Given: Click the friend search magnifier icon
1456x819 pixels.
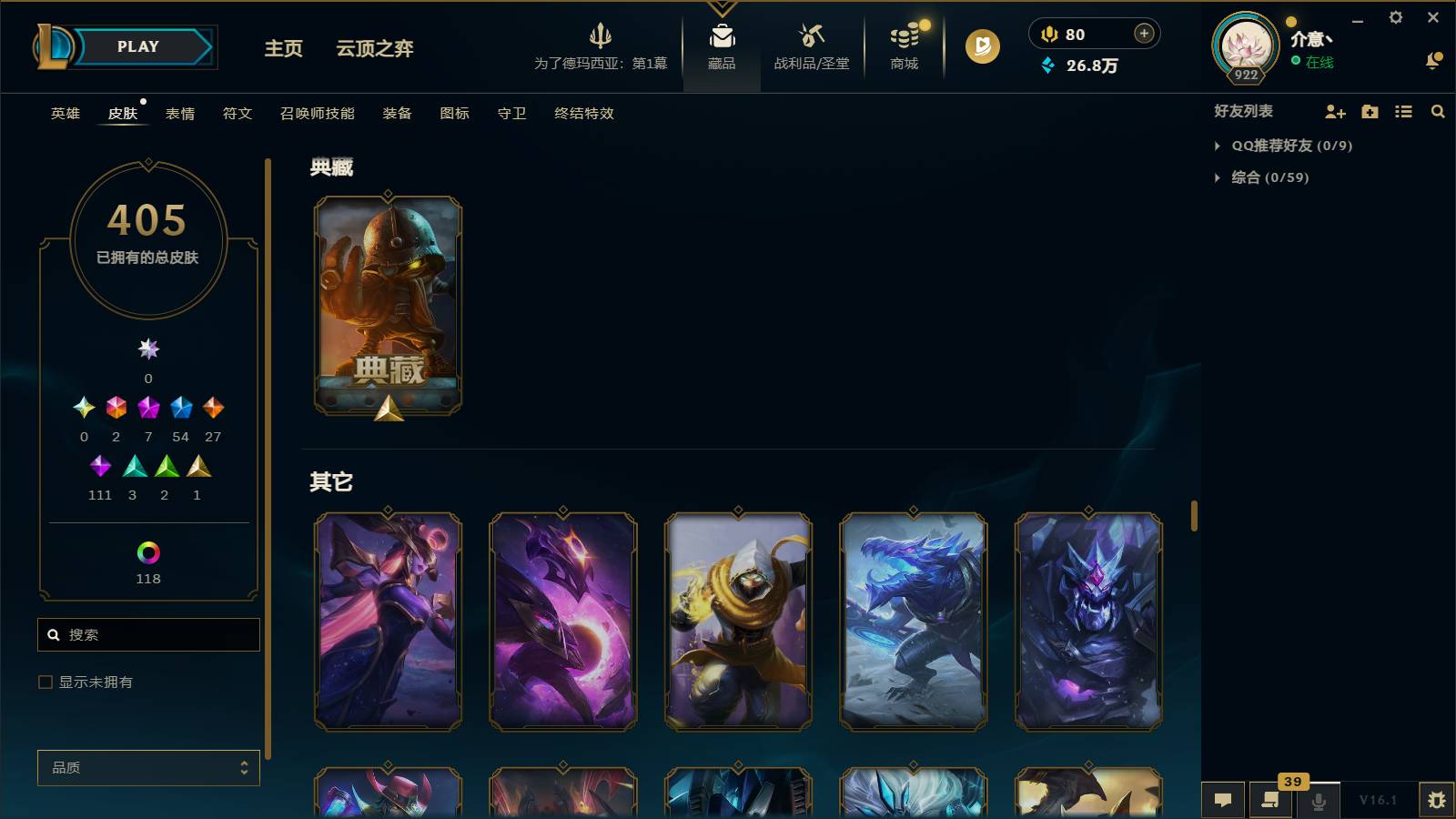Looking at the screenshot, I should click(x=1438, y=112).
